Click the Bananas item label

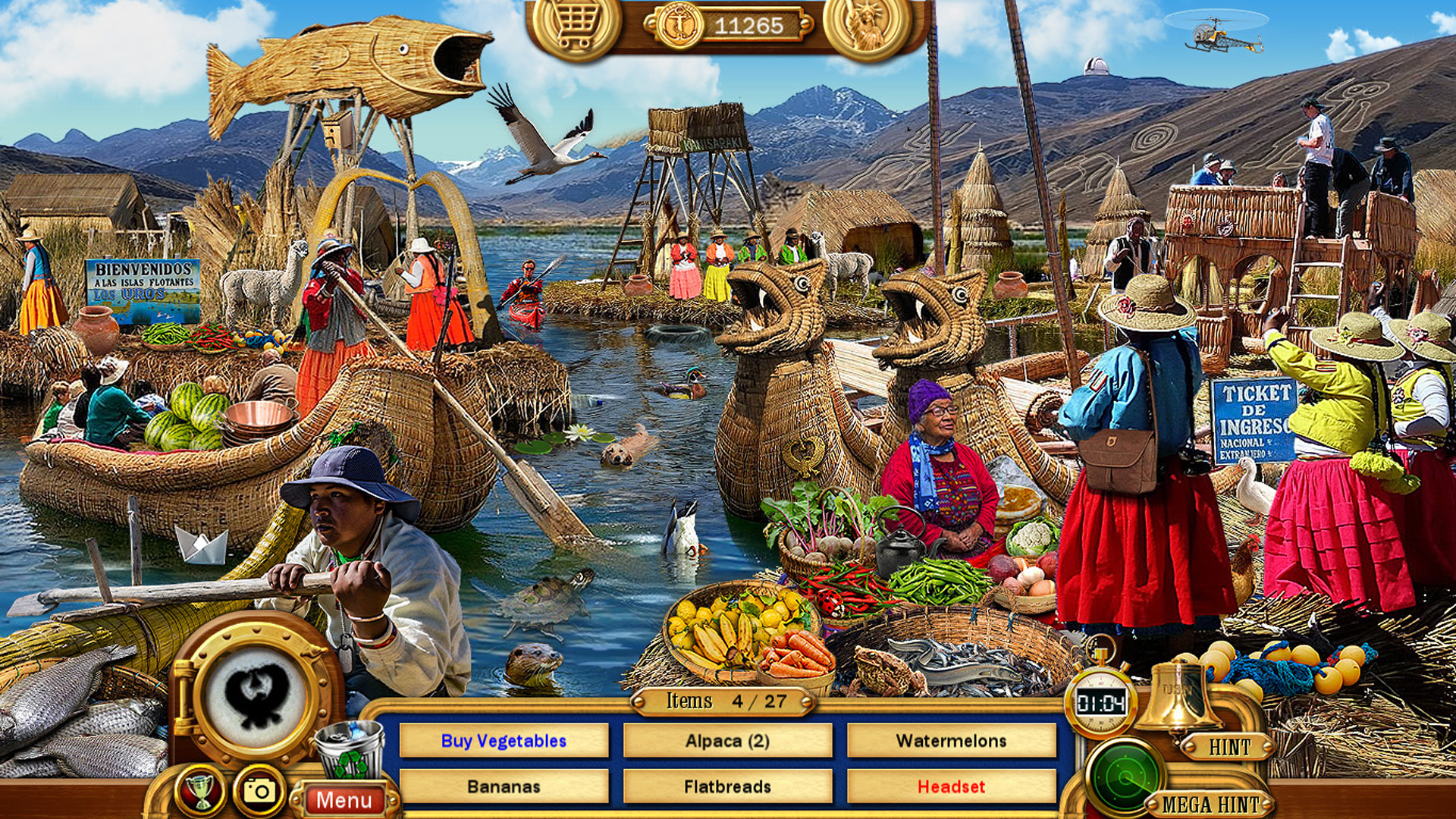coord(504,789)
